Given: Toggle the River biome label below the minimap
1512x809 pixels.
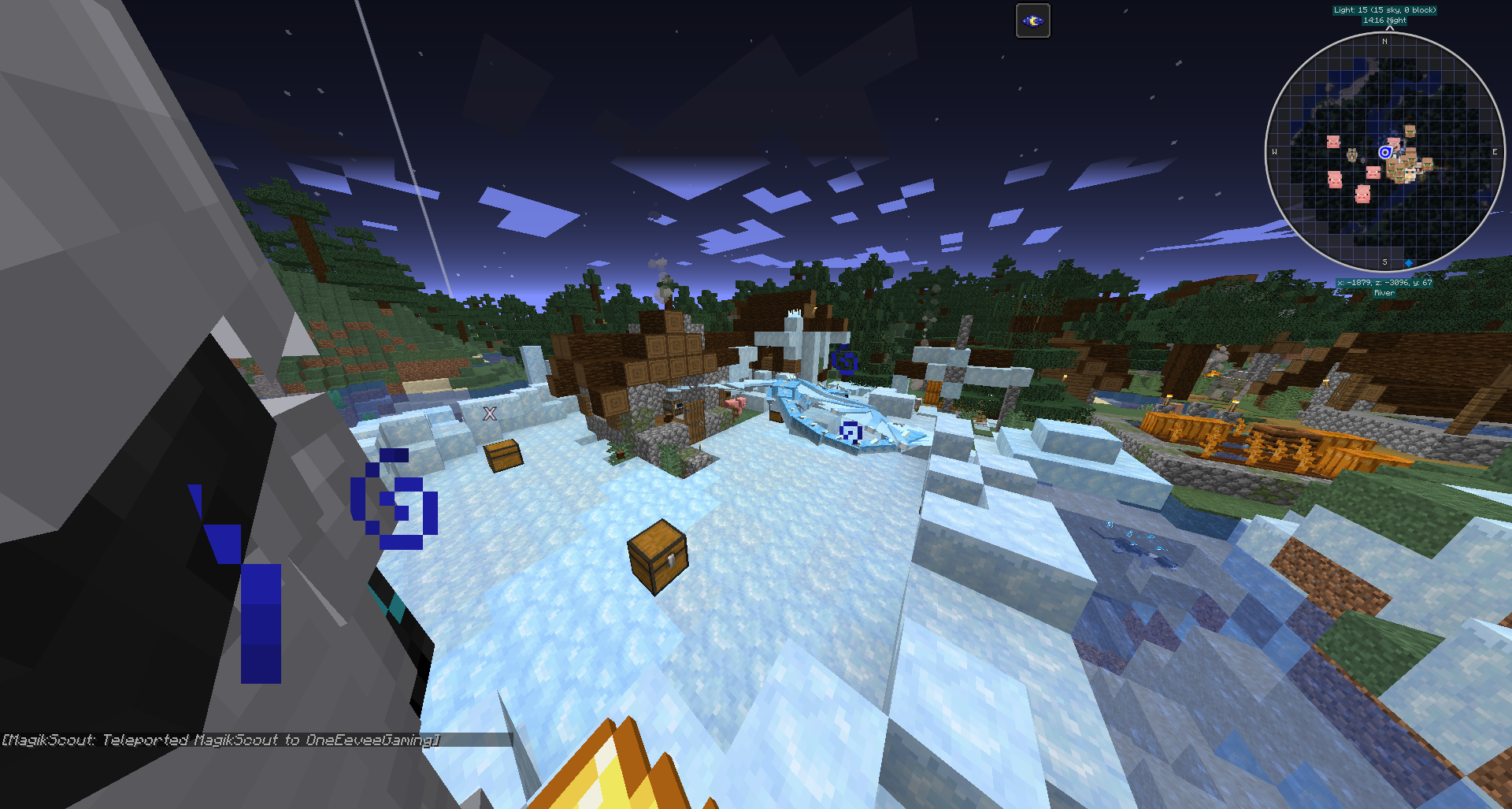Looking at the screenshot, I should tap(1384, 292).
